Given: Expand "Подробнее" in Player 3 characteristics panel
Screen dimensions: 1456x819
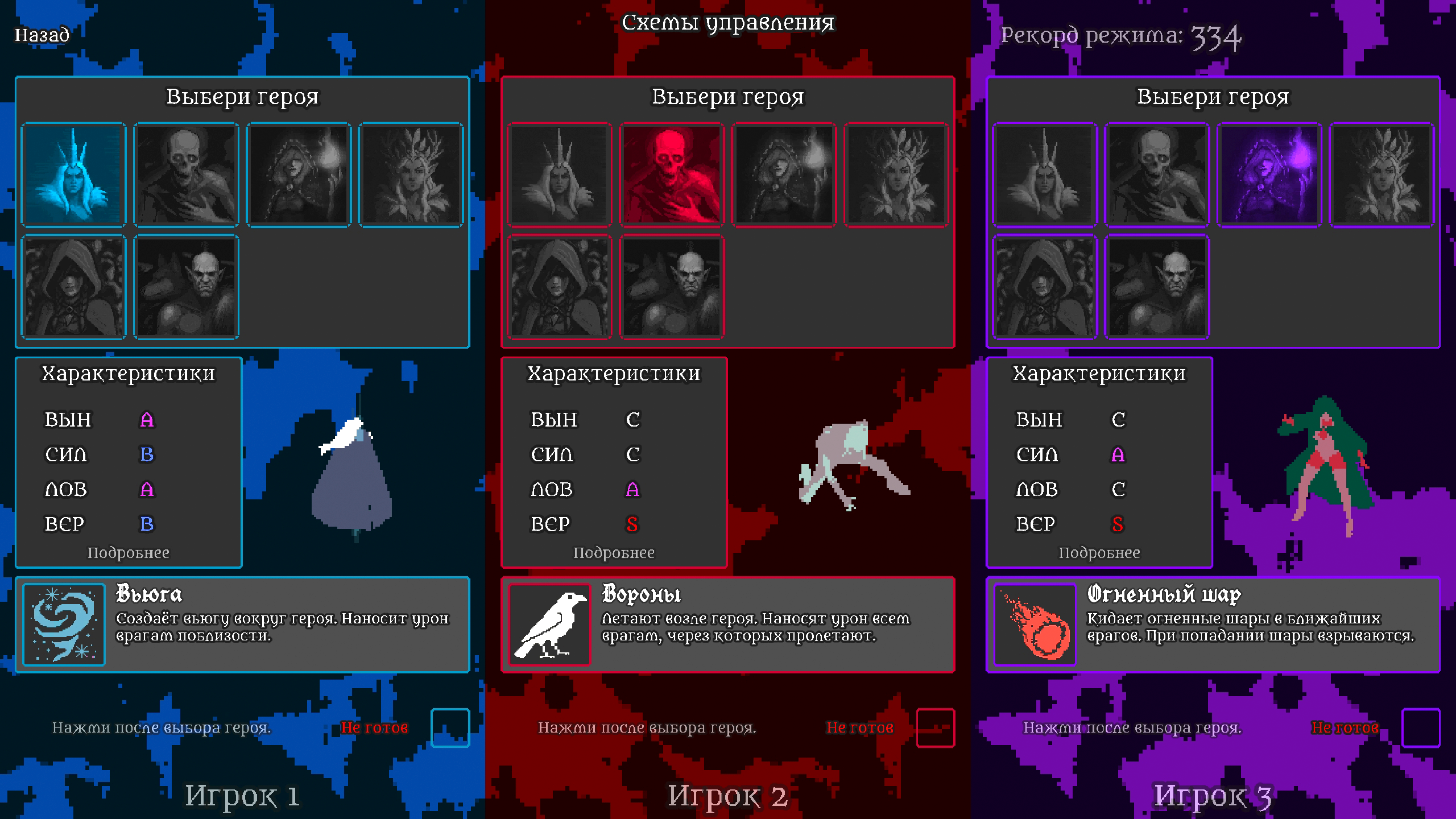Looking at the screenshot, I should coord(1099,552).
